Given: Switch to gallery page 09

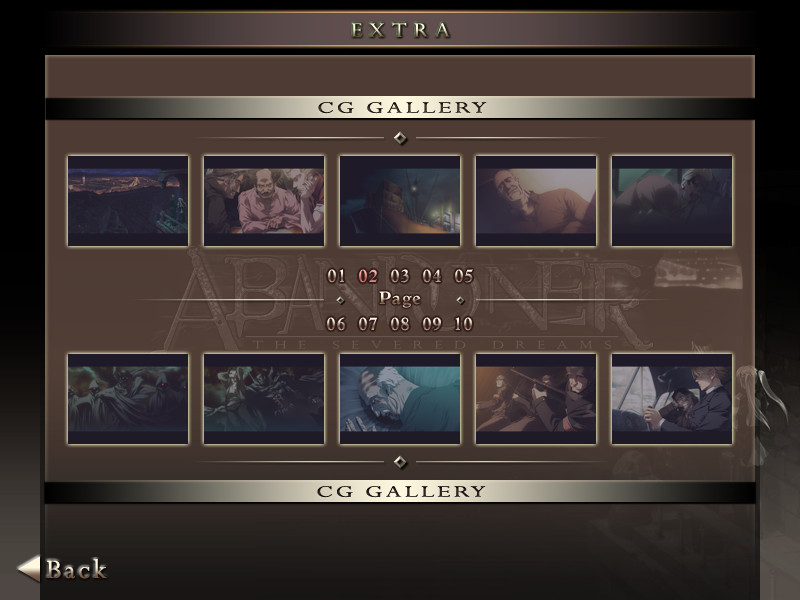Looking at the screenshot, I should [432, 324].
